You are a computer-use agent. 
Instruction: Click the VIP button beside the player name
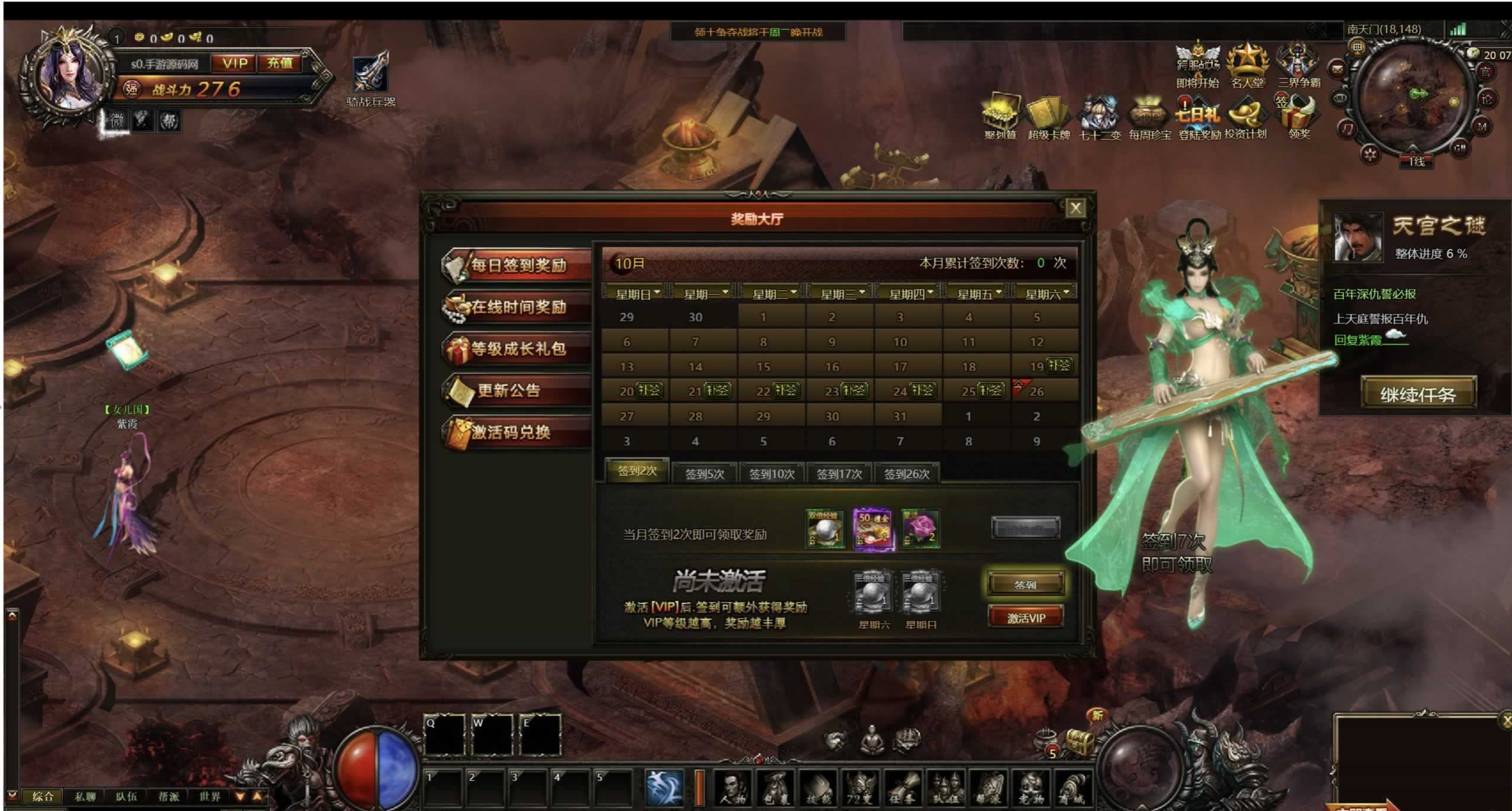(235, 63)
